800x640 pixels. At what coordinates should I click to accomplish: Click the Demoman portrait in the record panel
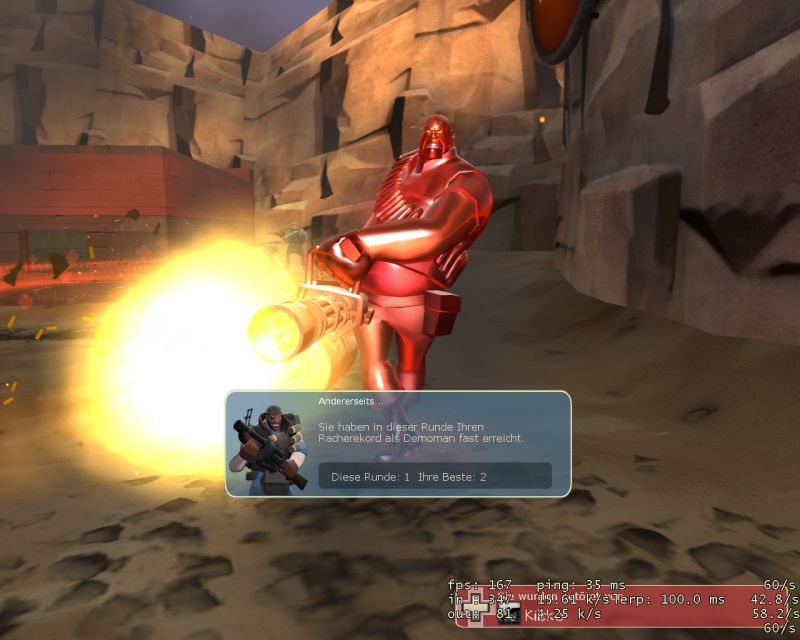(268, 445)
